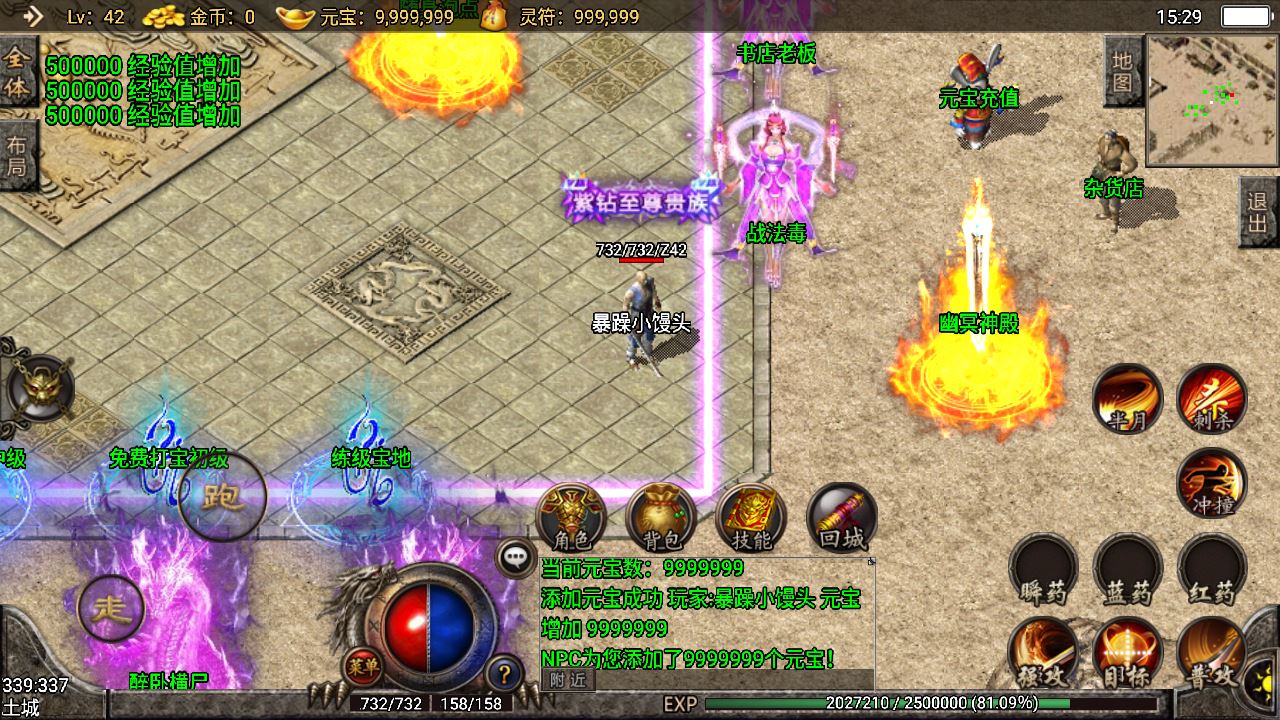Tap the 蓝药 blue potion slot

click(x=1128, y=570)
